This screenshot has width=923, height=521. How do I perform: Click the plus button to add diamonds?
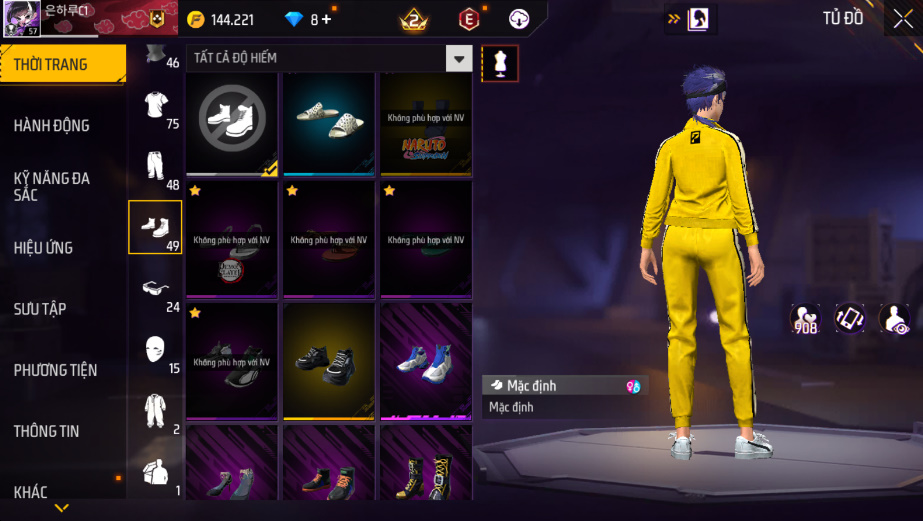(326, 19)
